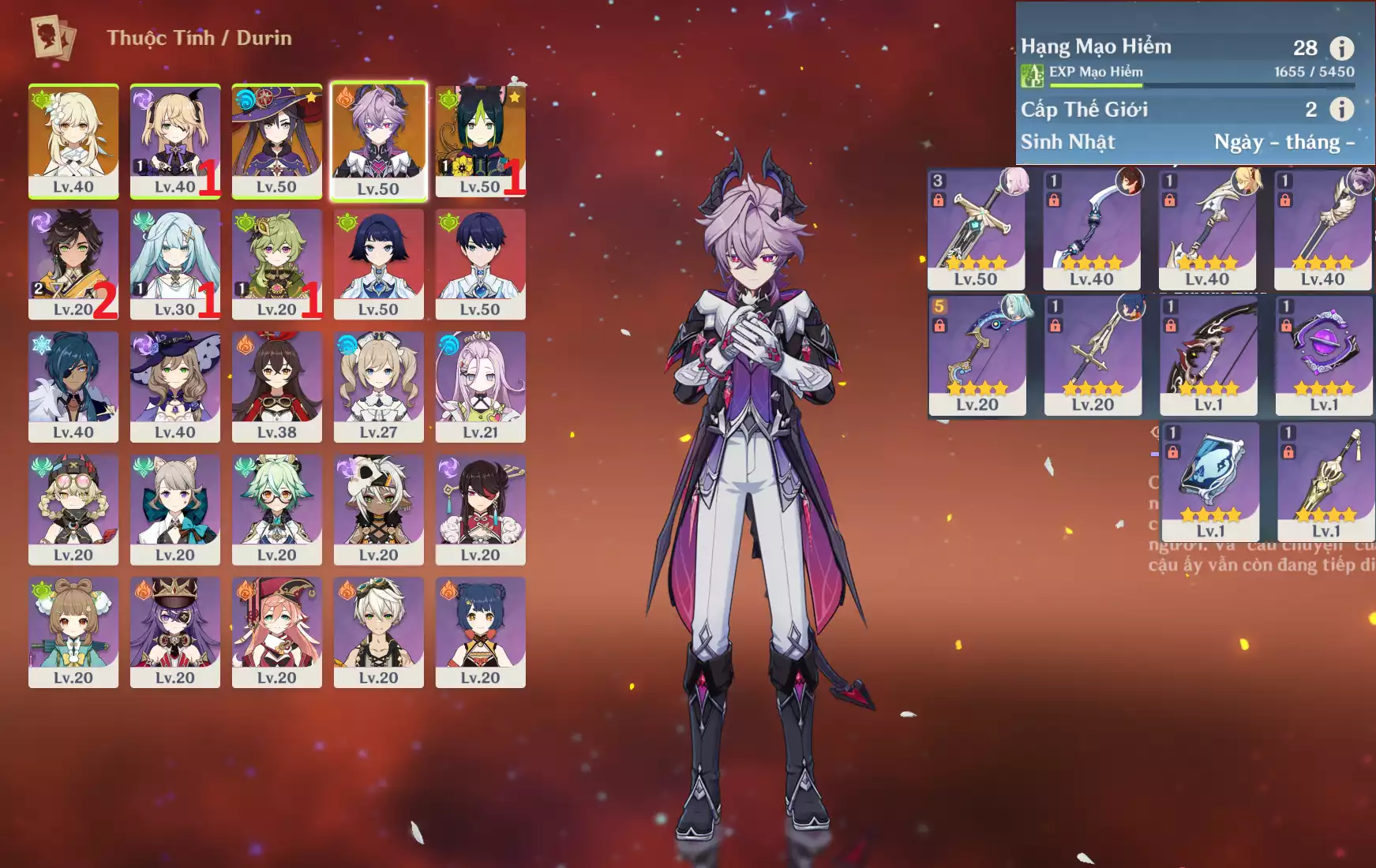Select Yanfei's pink-haired portrait
The image size is (1376, 868).
[276, 631]
